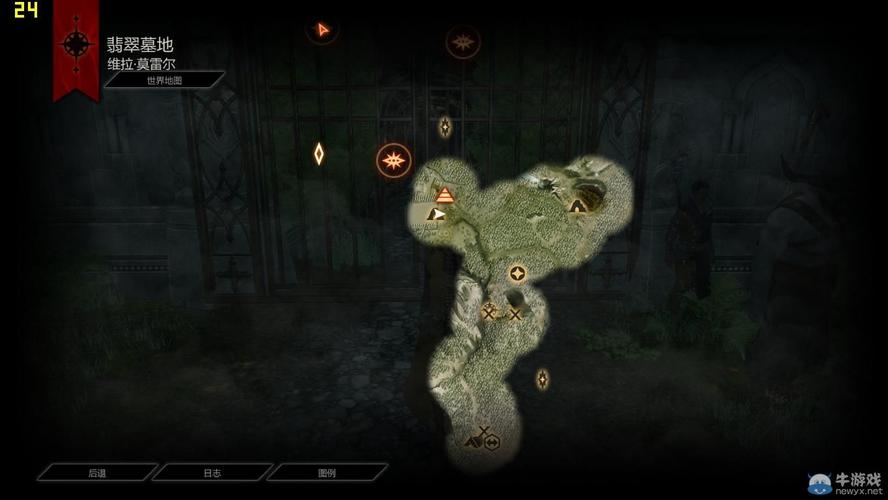Select the hollow diamond map marker
888x500 pixels.
pos(319,154)
